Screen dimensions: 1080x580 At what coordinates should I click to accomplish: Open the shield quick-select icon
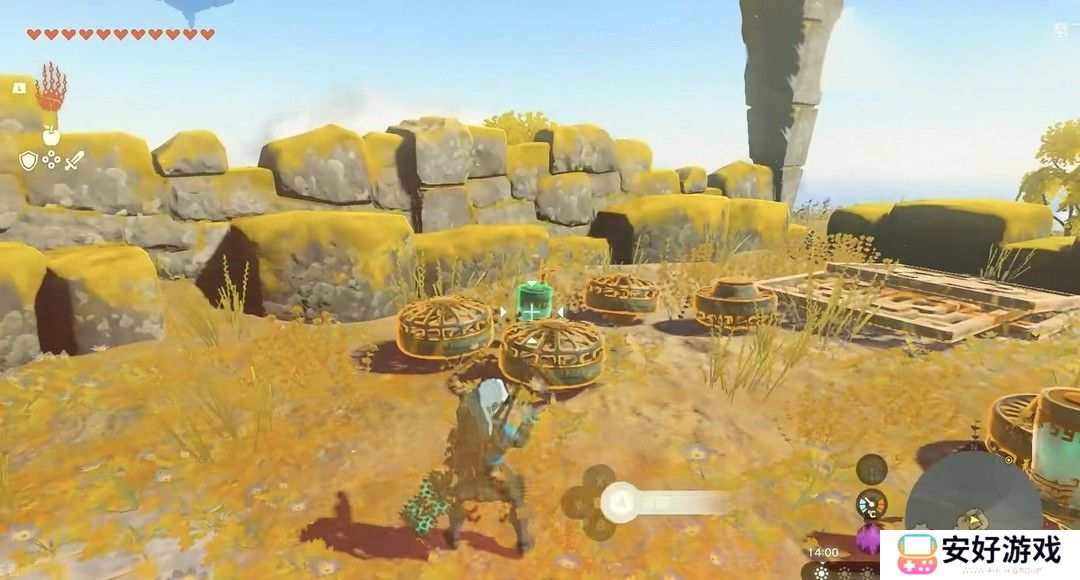pos(28,160)
